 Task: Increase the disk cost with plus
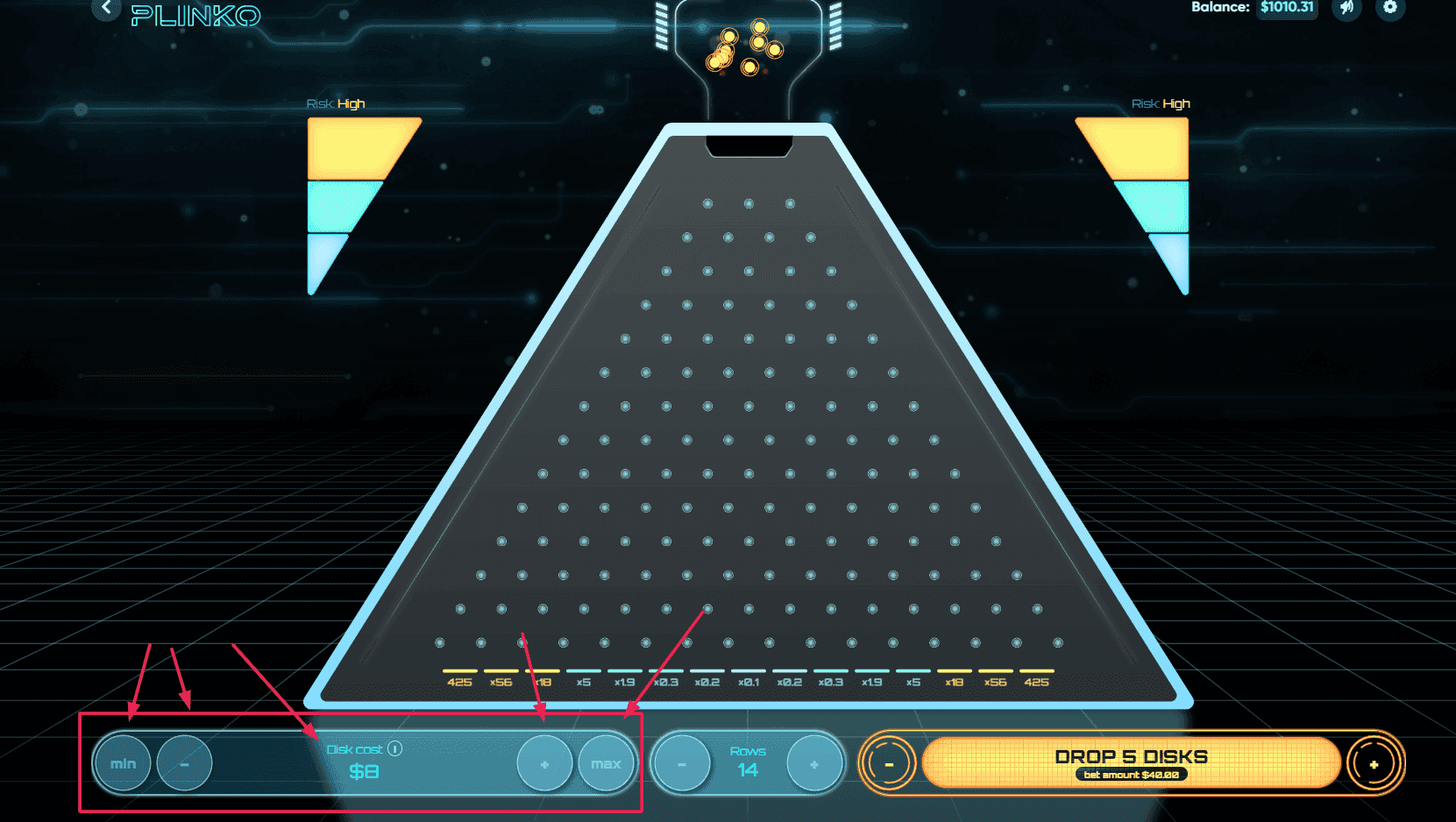[x=544, y=764]
